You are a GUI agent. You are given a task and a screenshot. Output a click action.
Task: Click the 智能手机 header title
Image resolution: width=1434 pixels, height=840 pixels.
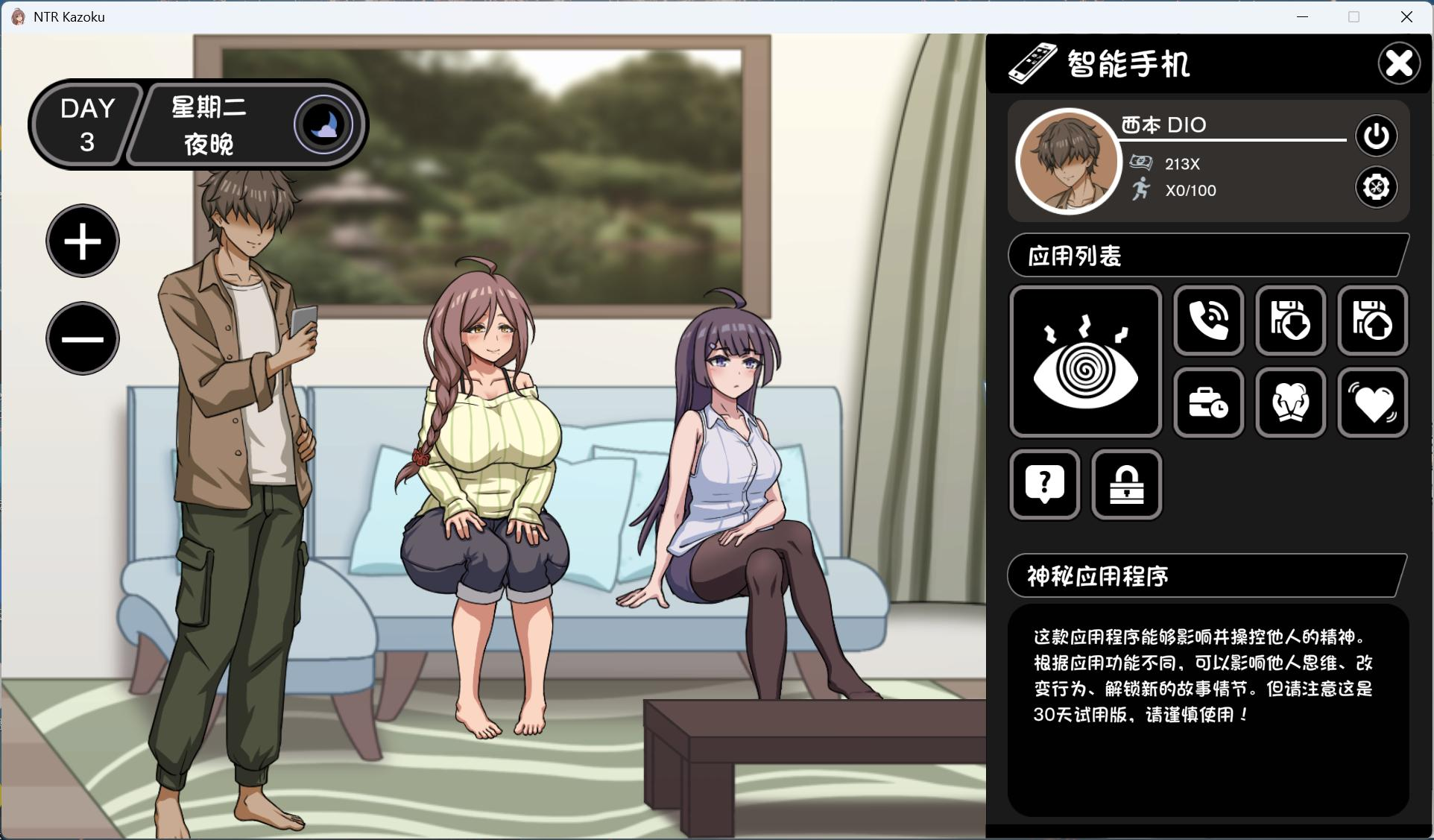(x=1125, y=64)
